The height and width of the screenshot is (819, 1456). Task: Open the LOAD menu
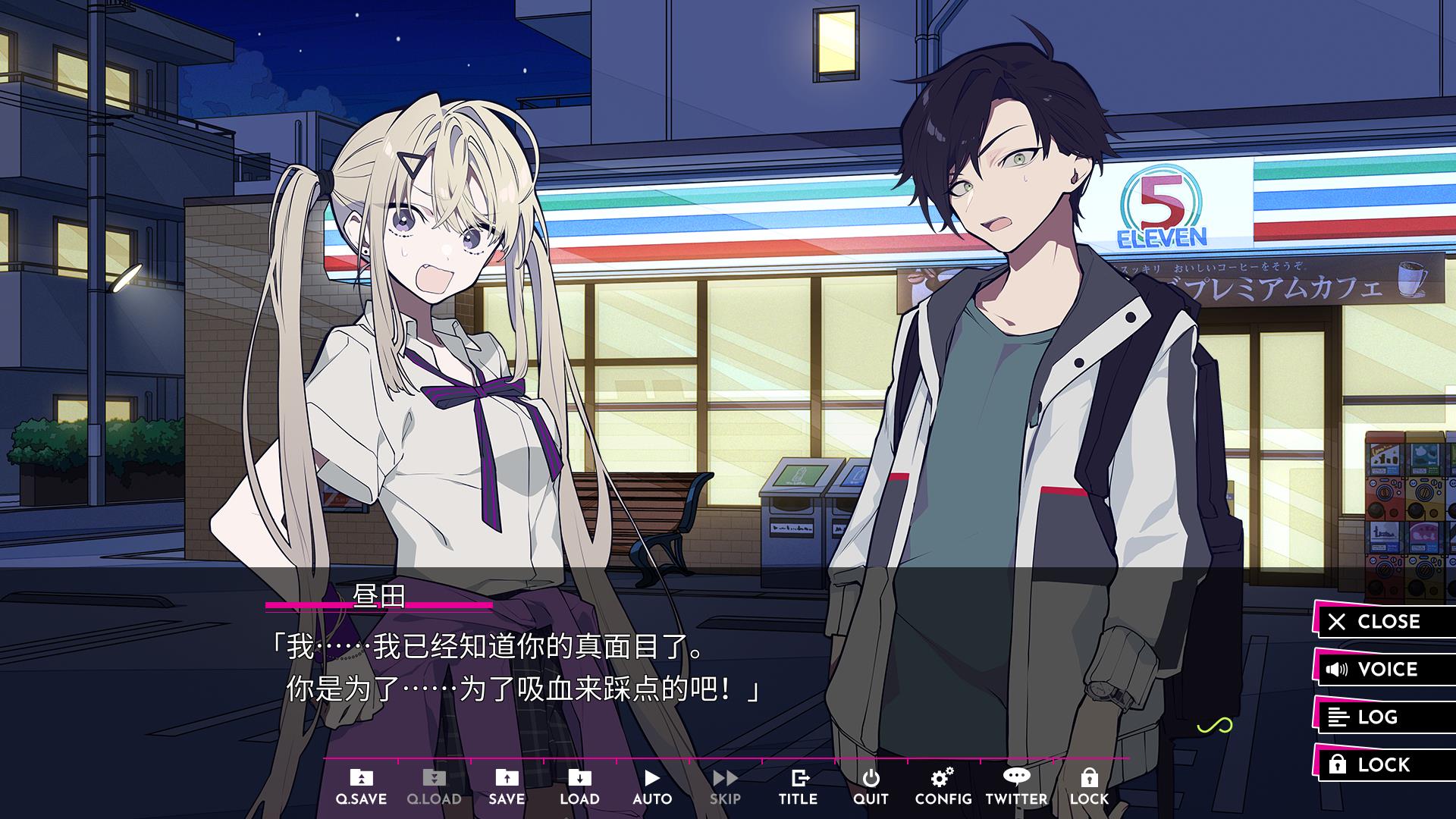point(579,786)
